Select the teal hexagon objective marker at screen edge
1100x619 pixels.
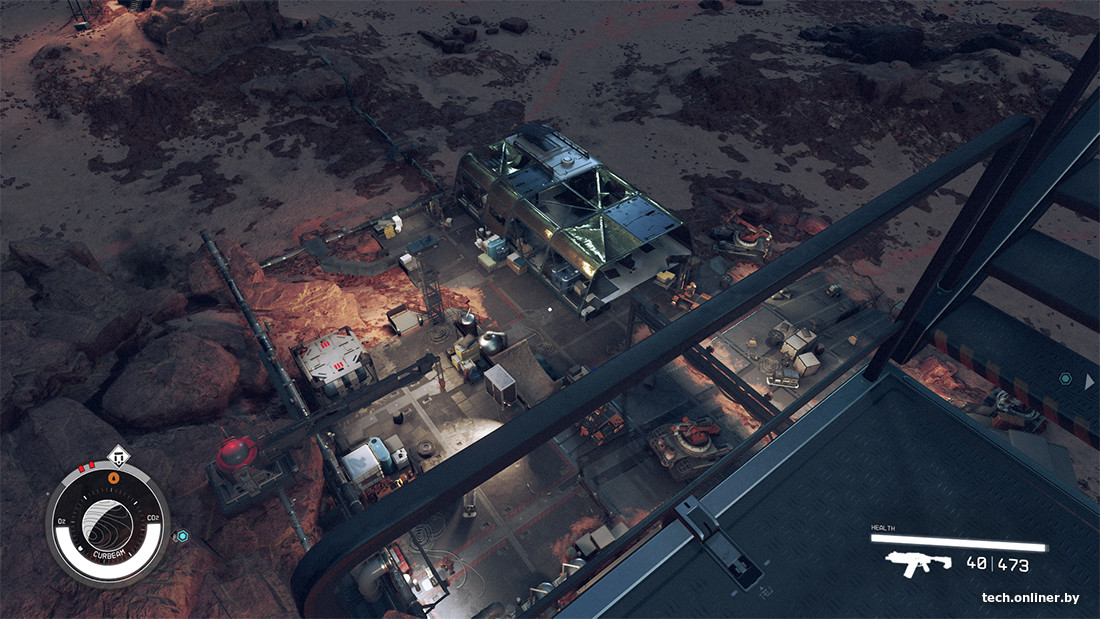click(1065, 380)
